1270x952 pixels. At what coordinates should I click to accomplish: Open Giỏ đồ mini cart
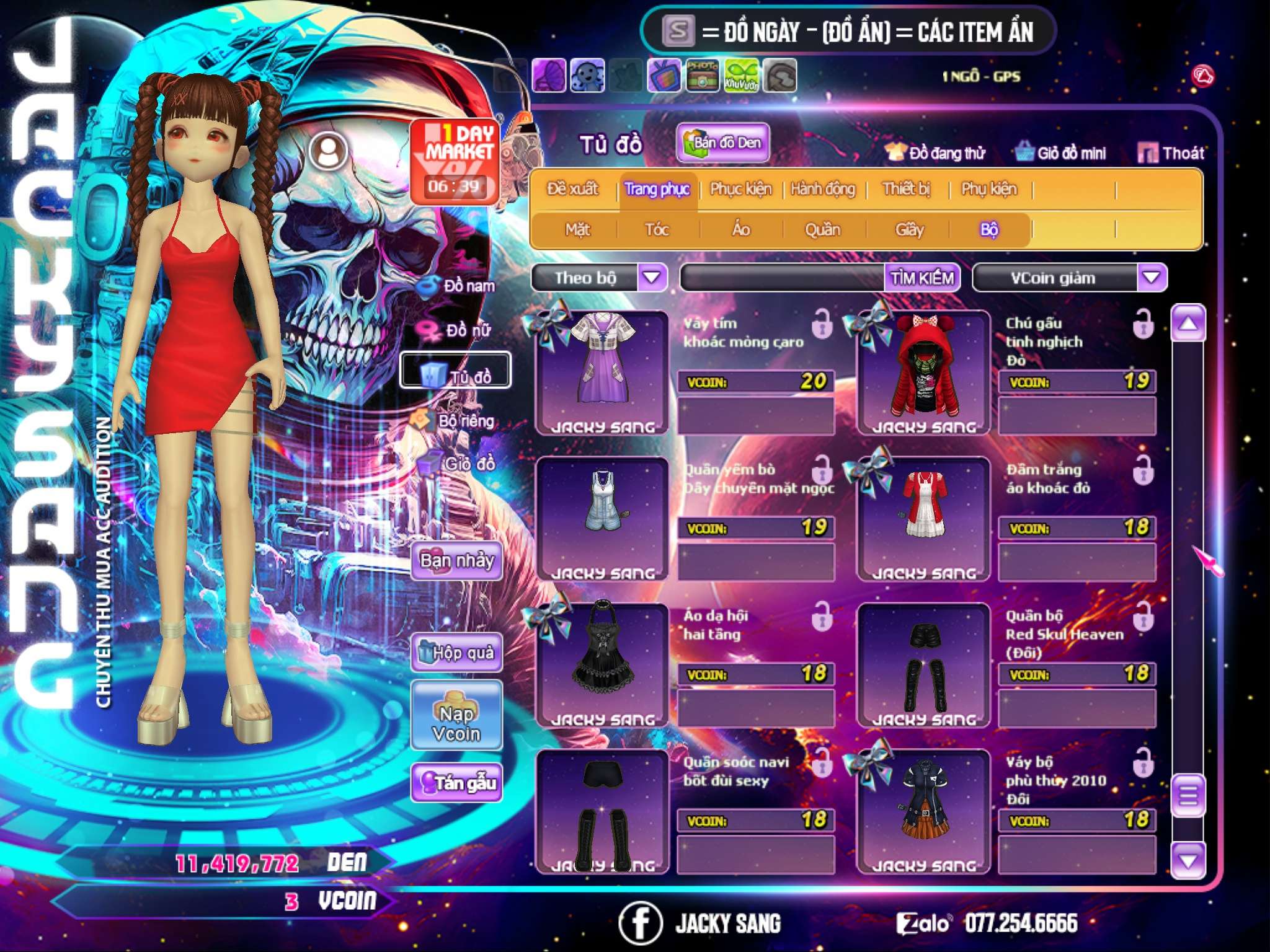pyautogui.click(x=1060, y=153)
